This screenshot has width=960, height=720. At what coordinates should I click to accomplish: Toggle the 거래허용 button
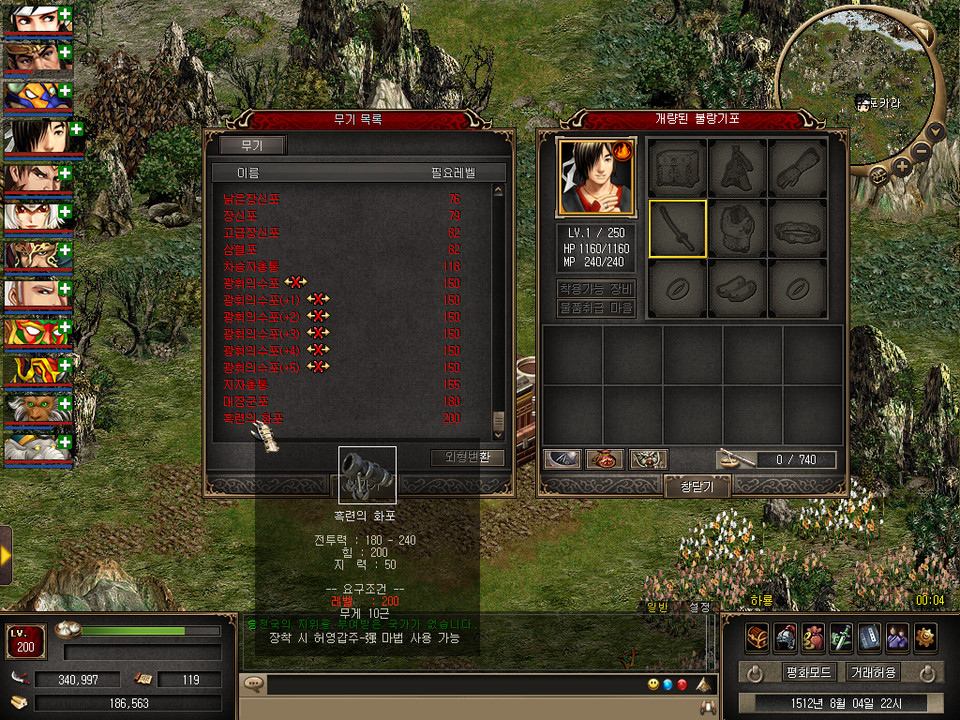pos(872,672)
